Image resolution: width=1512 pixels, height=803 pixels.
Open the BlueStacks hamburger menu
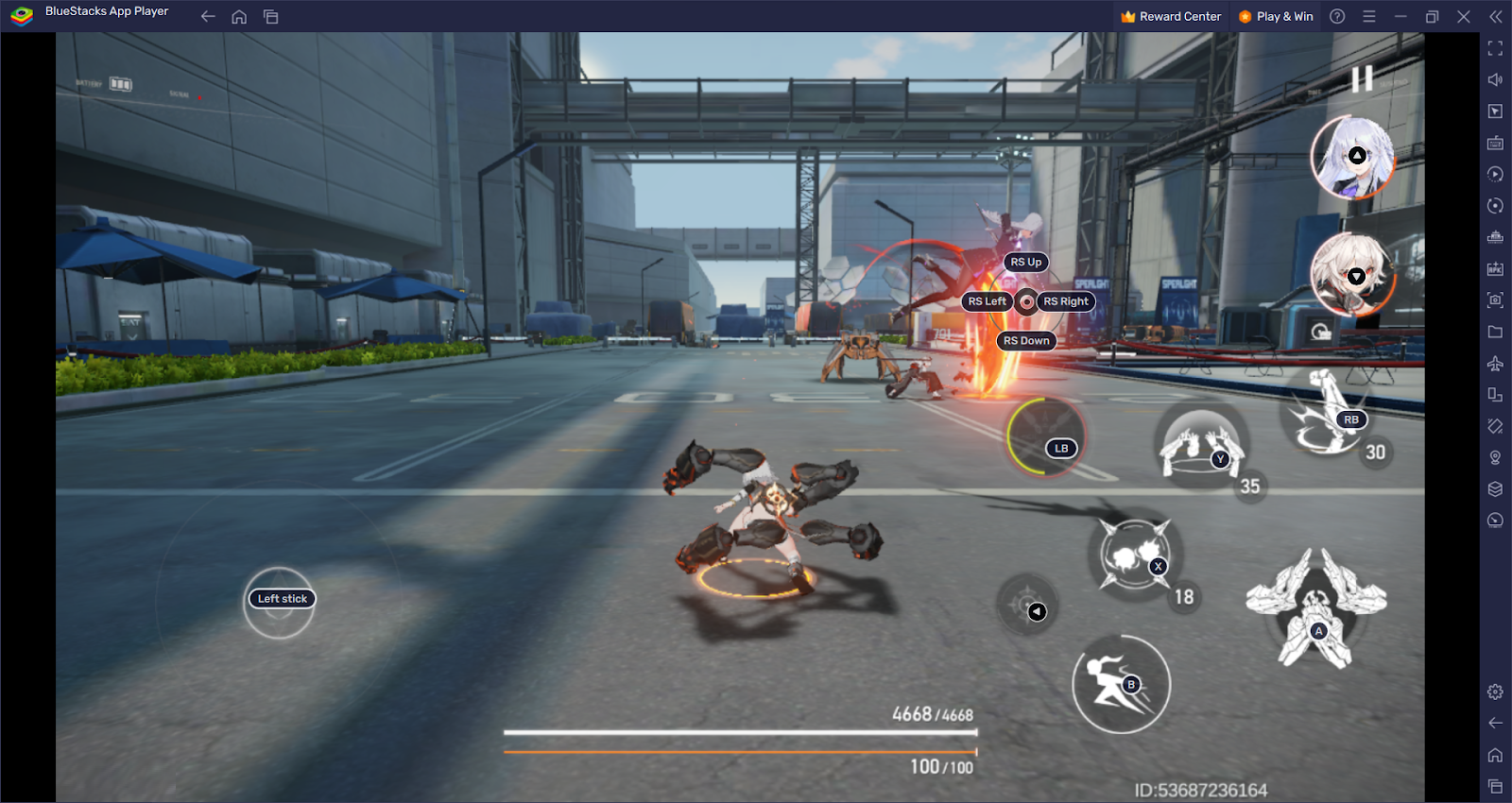pos(1368,16)
